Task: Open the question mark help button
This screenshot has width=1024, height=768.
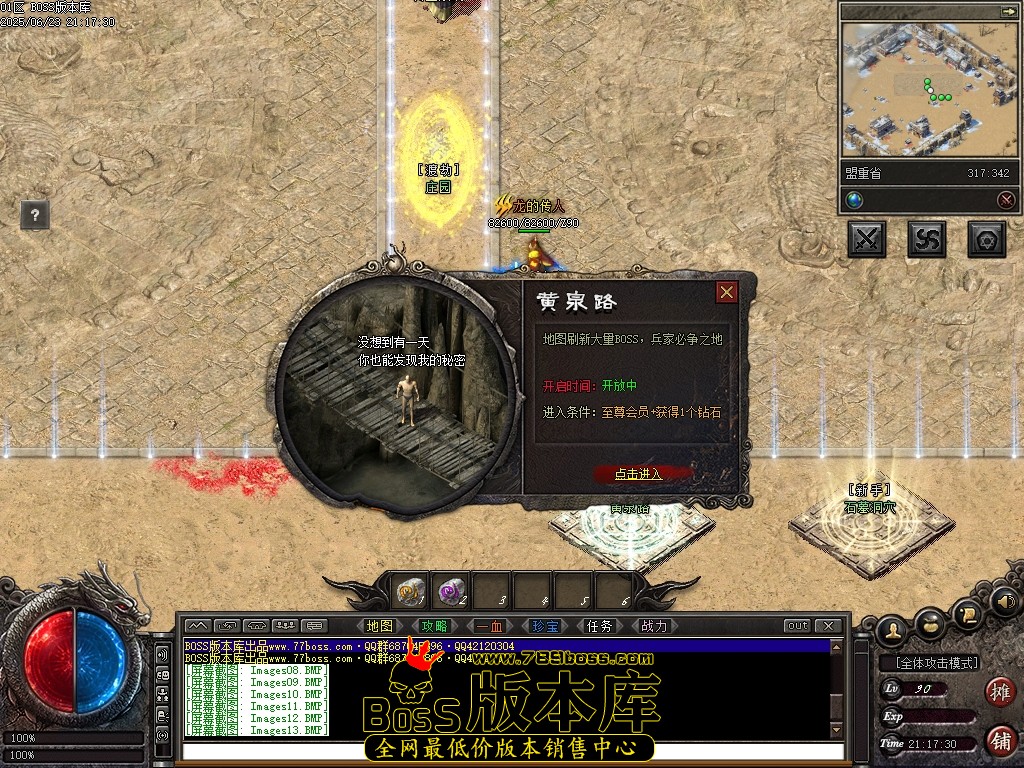Action: (x=35, y=214)
